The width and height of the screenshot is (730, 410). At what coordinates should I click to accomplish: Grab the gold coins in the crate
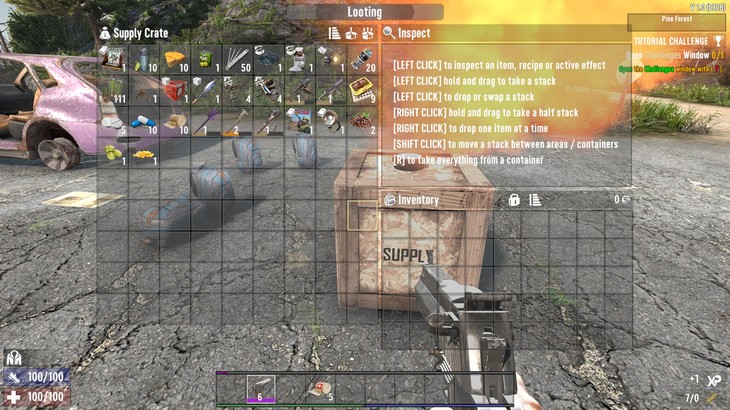point(143,153)
